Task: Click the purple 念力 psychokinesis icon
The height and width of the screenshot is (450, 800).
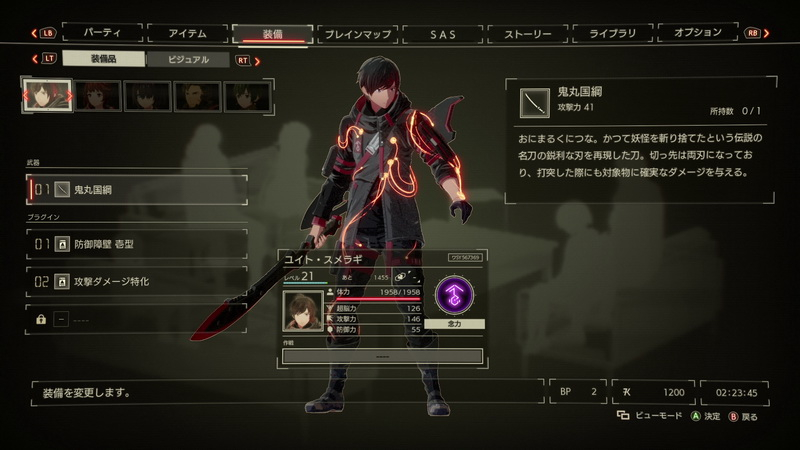Action: [454, 297]
